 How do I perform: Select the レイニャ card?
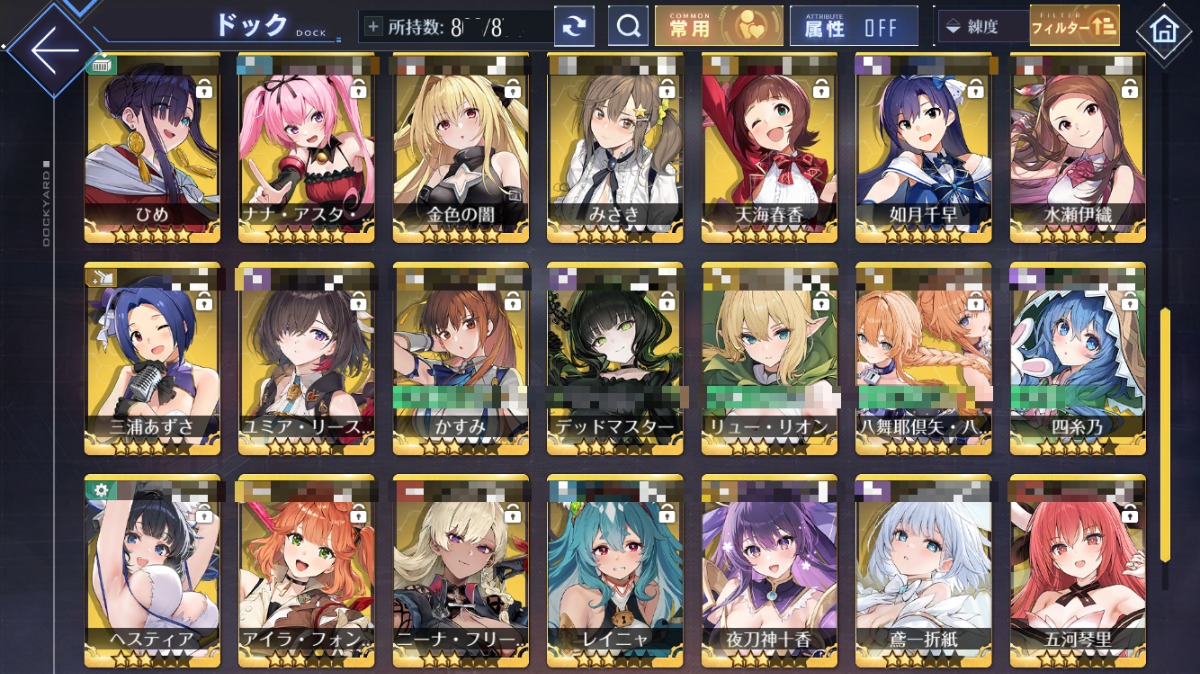tap(615, 568)
